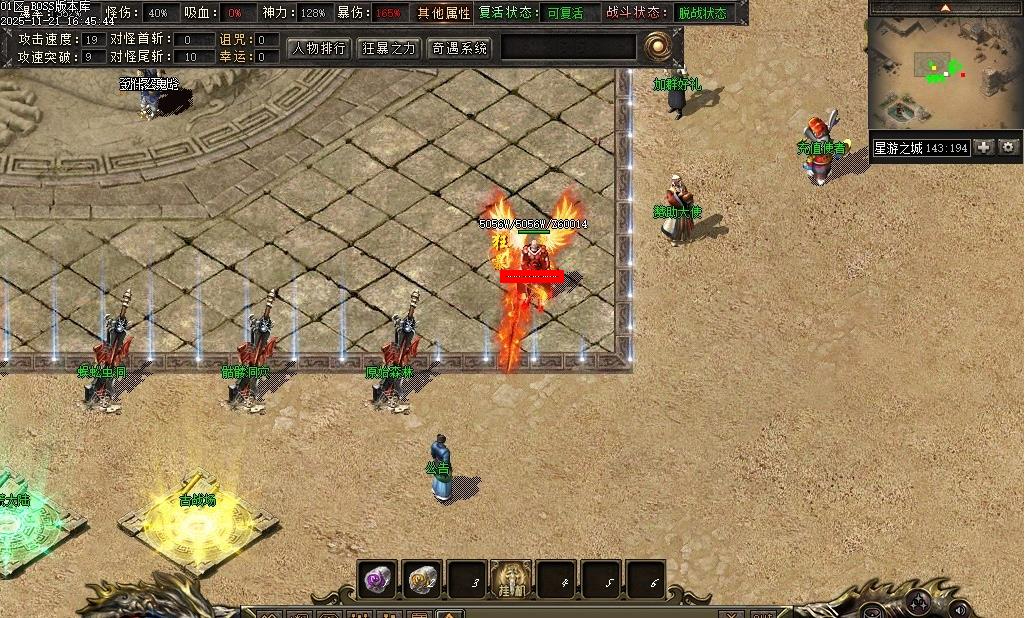Screen dimensions: 1028x618
Task: Click the black text field in top bar
Action: pos(569,47)
